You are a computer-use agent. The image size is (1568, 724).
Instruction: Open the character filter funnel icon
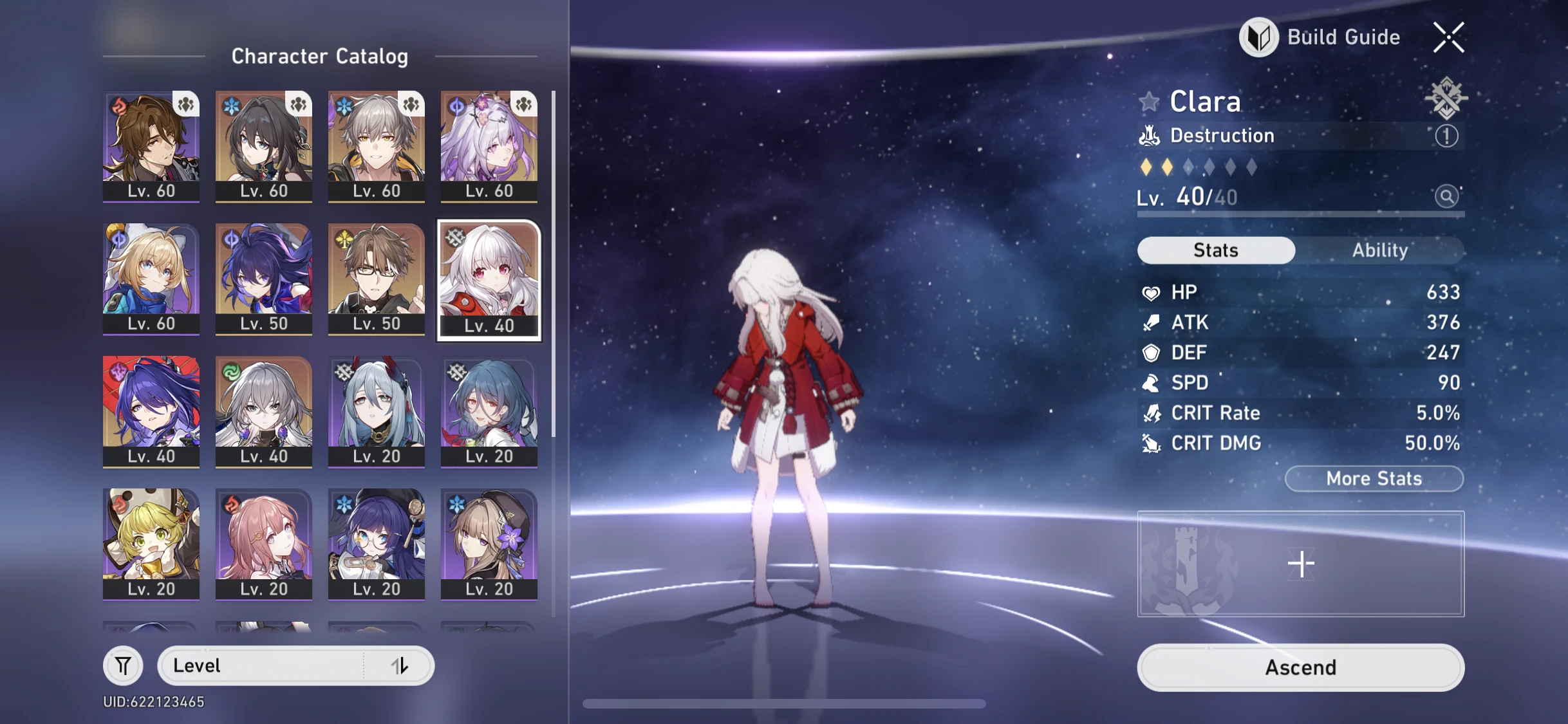pos(123,665)
